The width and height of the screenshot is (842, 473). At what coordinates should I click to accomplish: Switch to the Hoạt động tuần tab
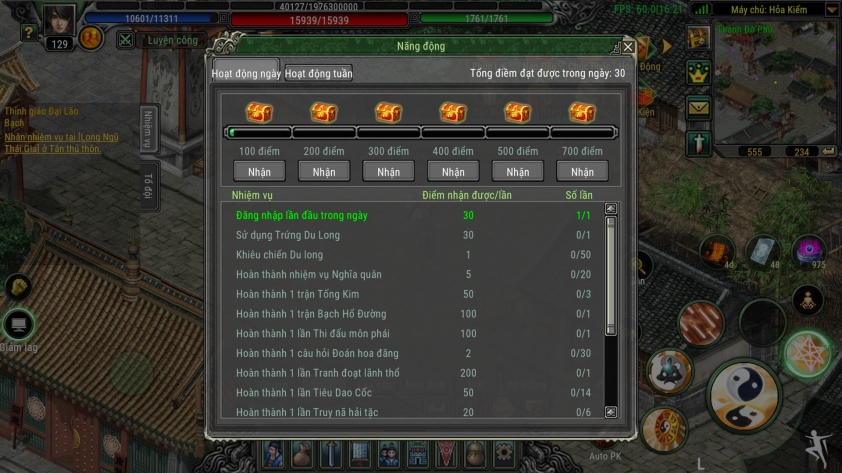[318, 73]
